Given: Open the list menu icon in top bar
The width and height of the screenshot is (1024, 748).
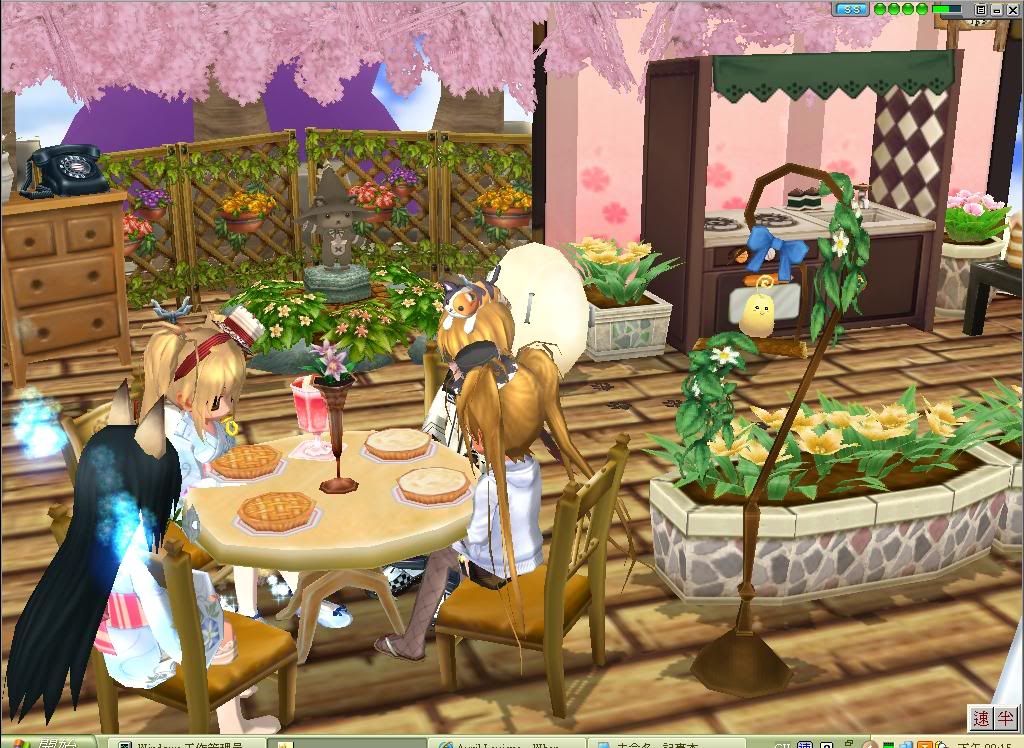Looking at the screenshot, I should click(x=981, y=9).
